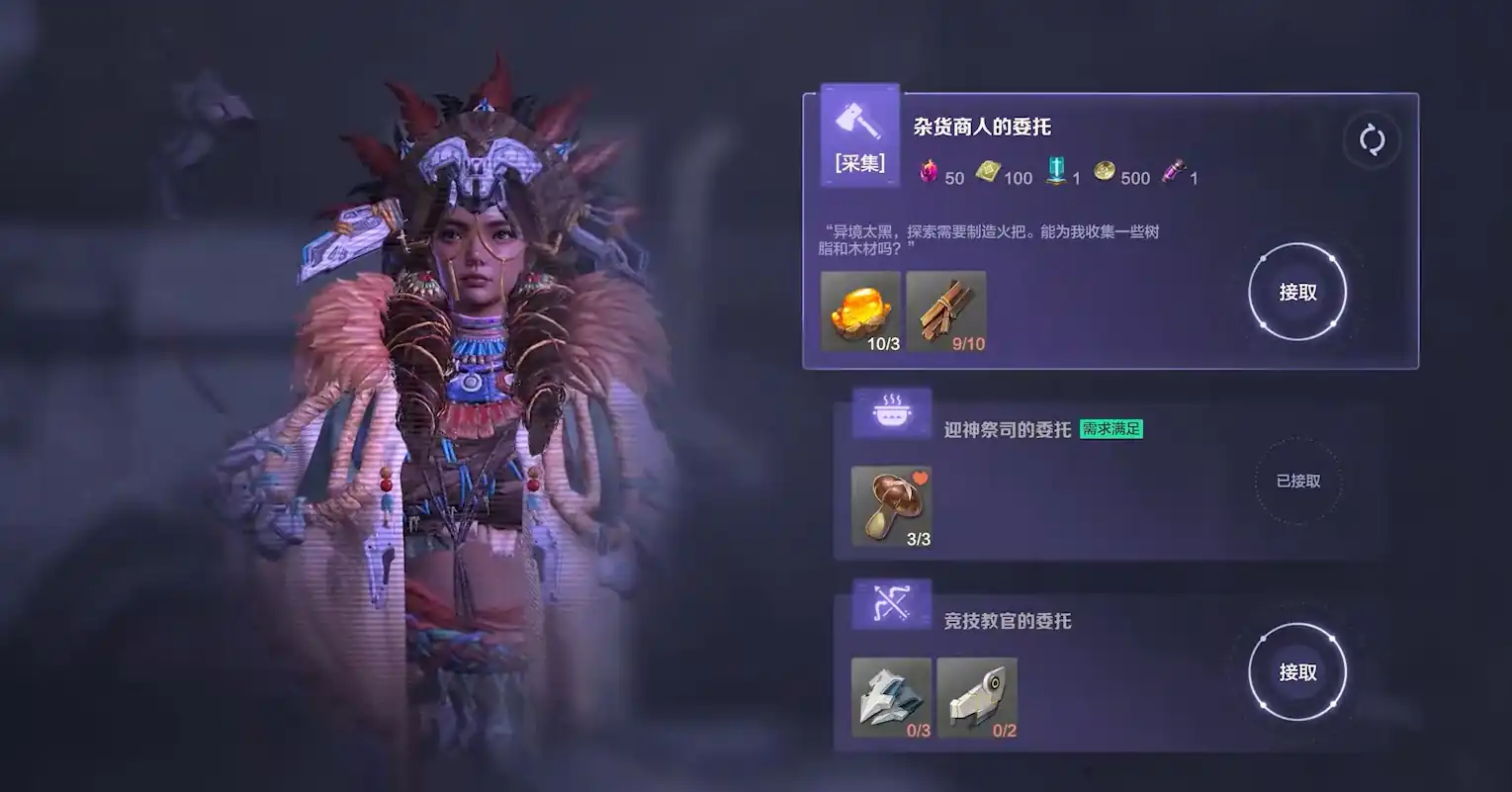Click the crossed bow icon on 竞技教官的委托
Image resolution: width=1512 pixels, height=792 pixels.
pyautogui.click(x=891, y=603)
